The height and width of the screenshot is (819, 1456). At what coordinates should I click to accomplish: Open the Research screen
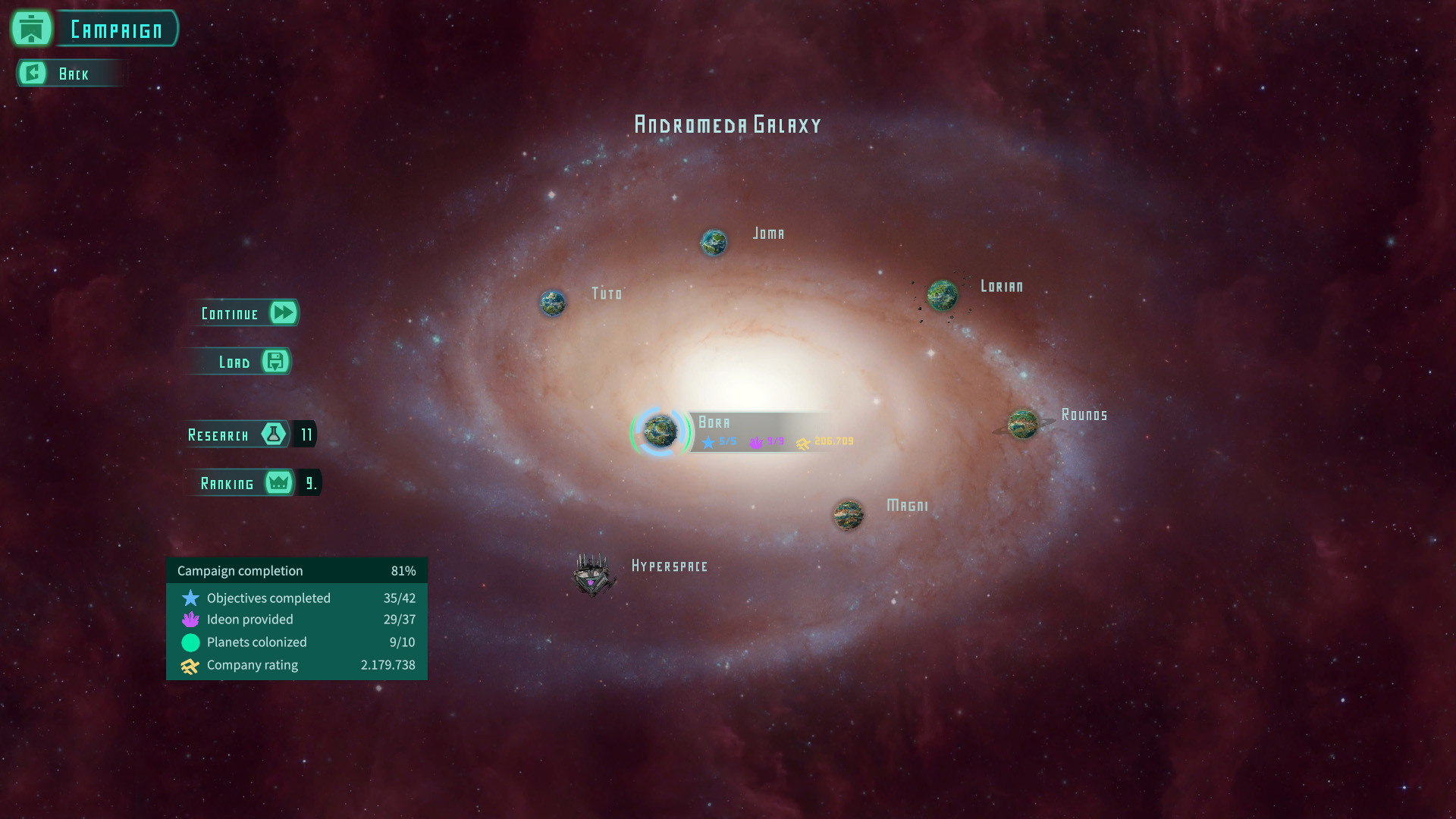point(237,435)
